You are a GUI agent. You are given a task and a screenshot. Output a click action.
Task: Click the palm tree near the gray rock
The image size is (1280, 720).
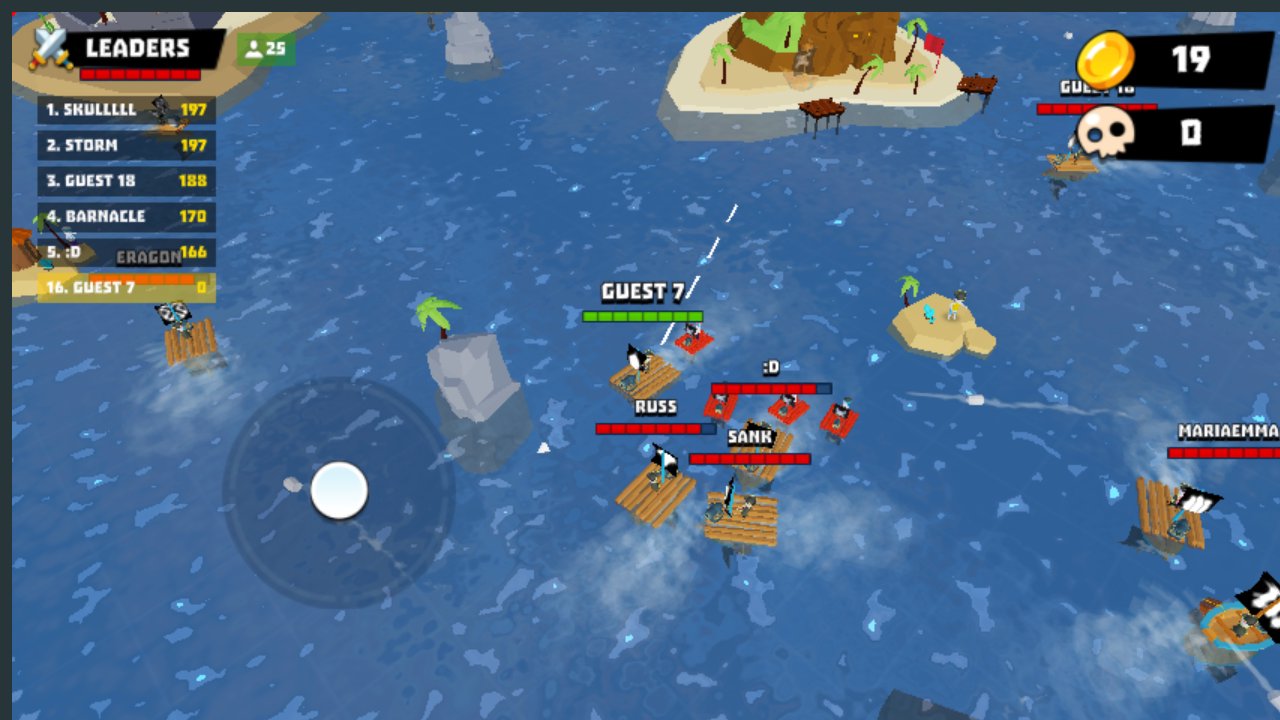(x=433, y=310)
